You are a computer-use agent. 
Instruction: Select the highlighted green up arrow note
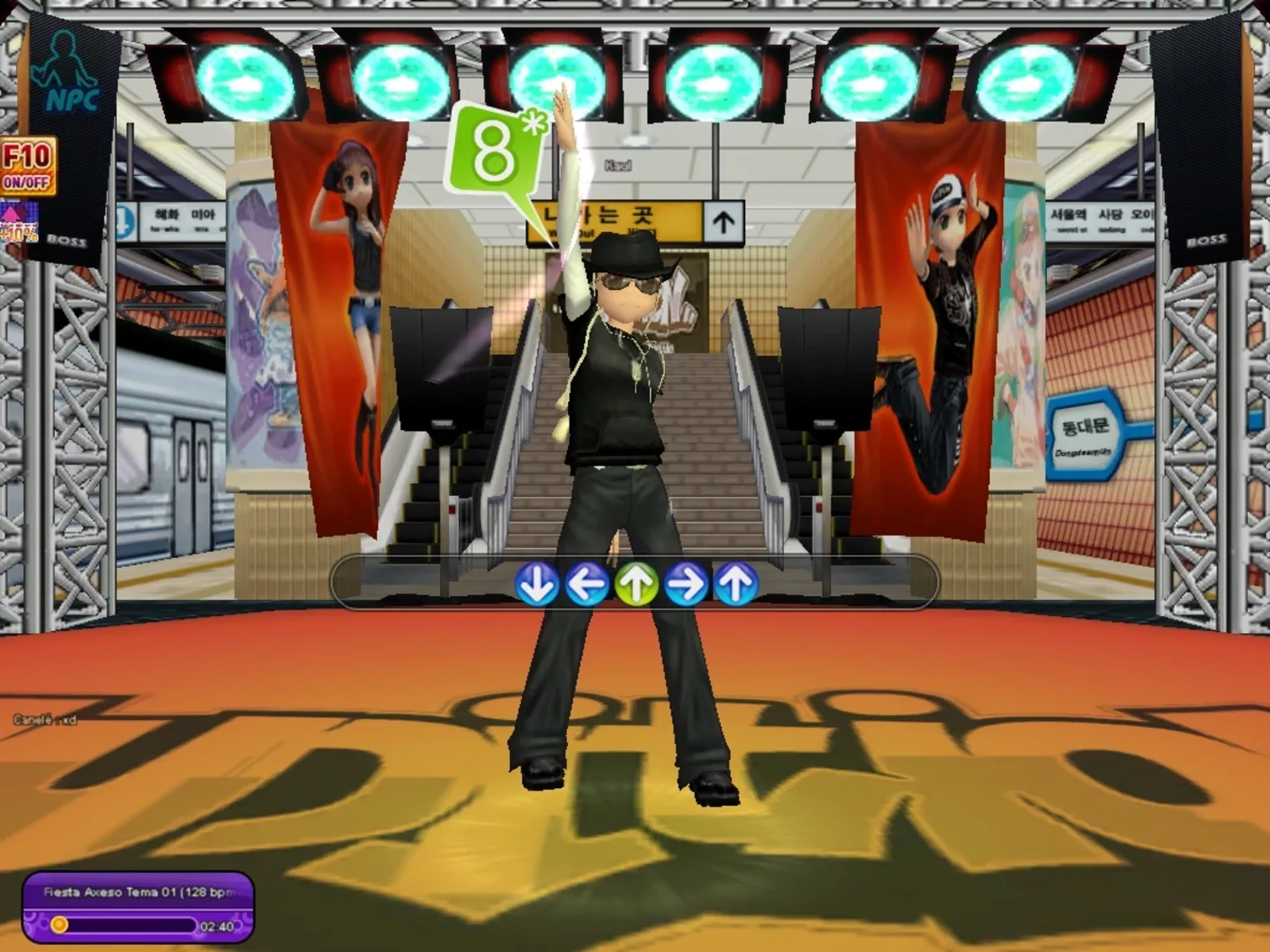(637, 582)
